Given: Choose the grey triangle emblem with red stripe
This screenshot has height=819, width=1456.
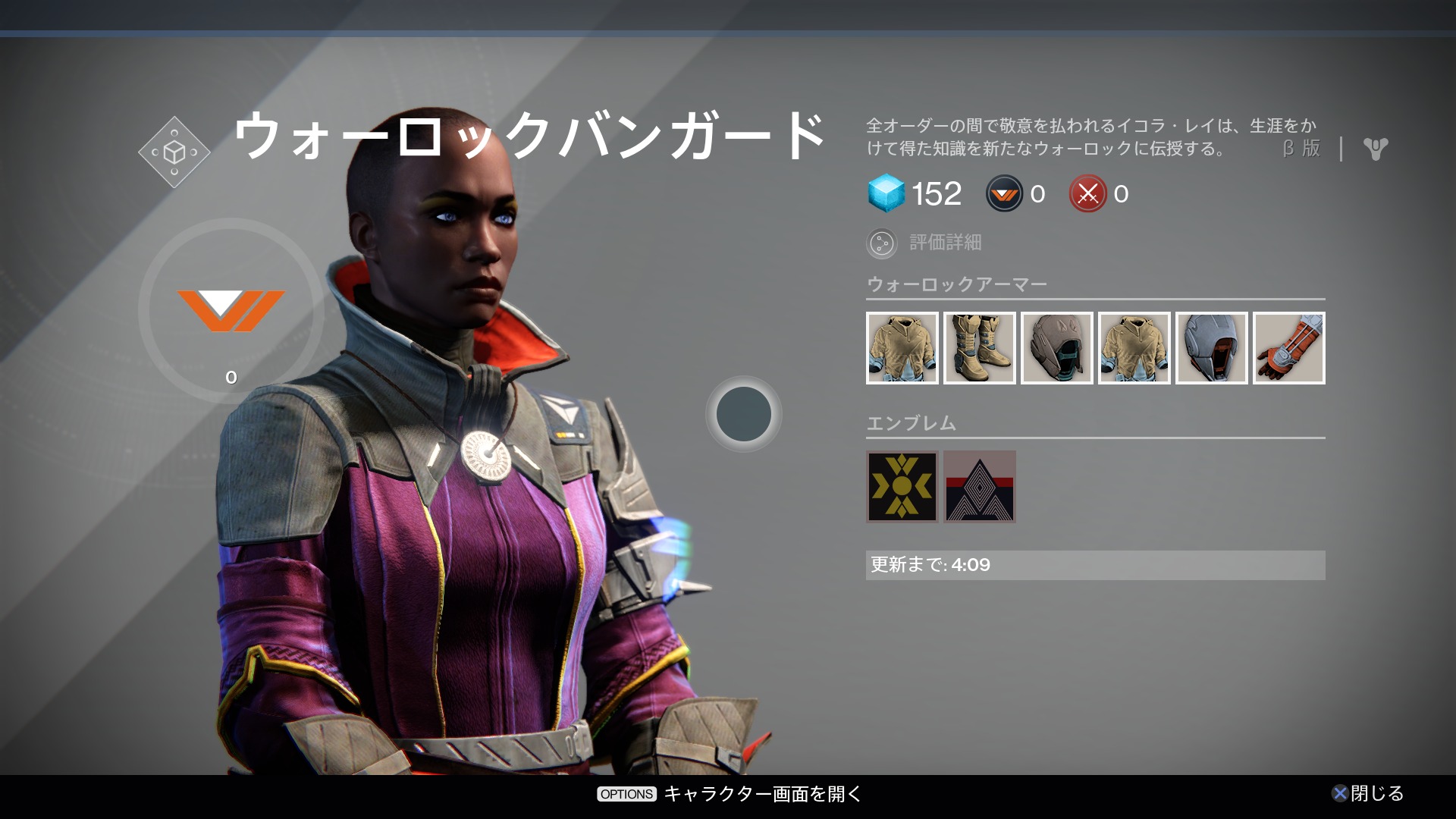Looking at the screenshot, I should coord(979,487).
